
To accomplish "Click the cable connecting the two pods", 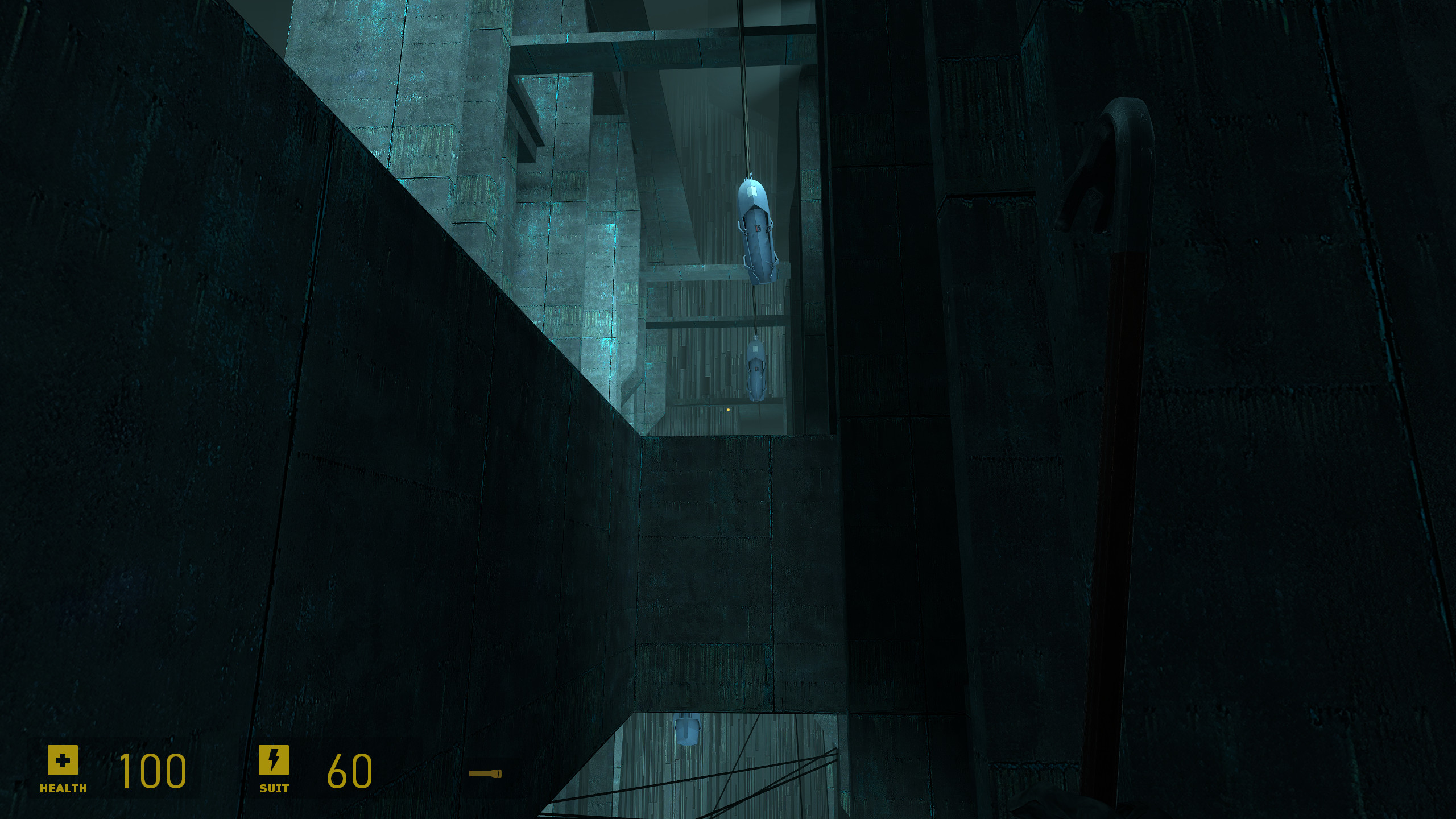I will (755, 309).
